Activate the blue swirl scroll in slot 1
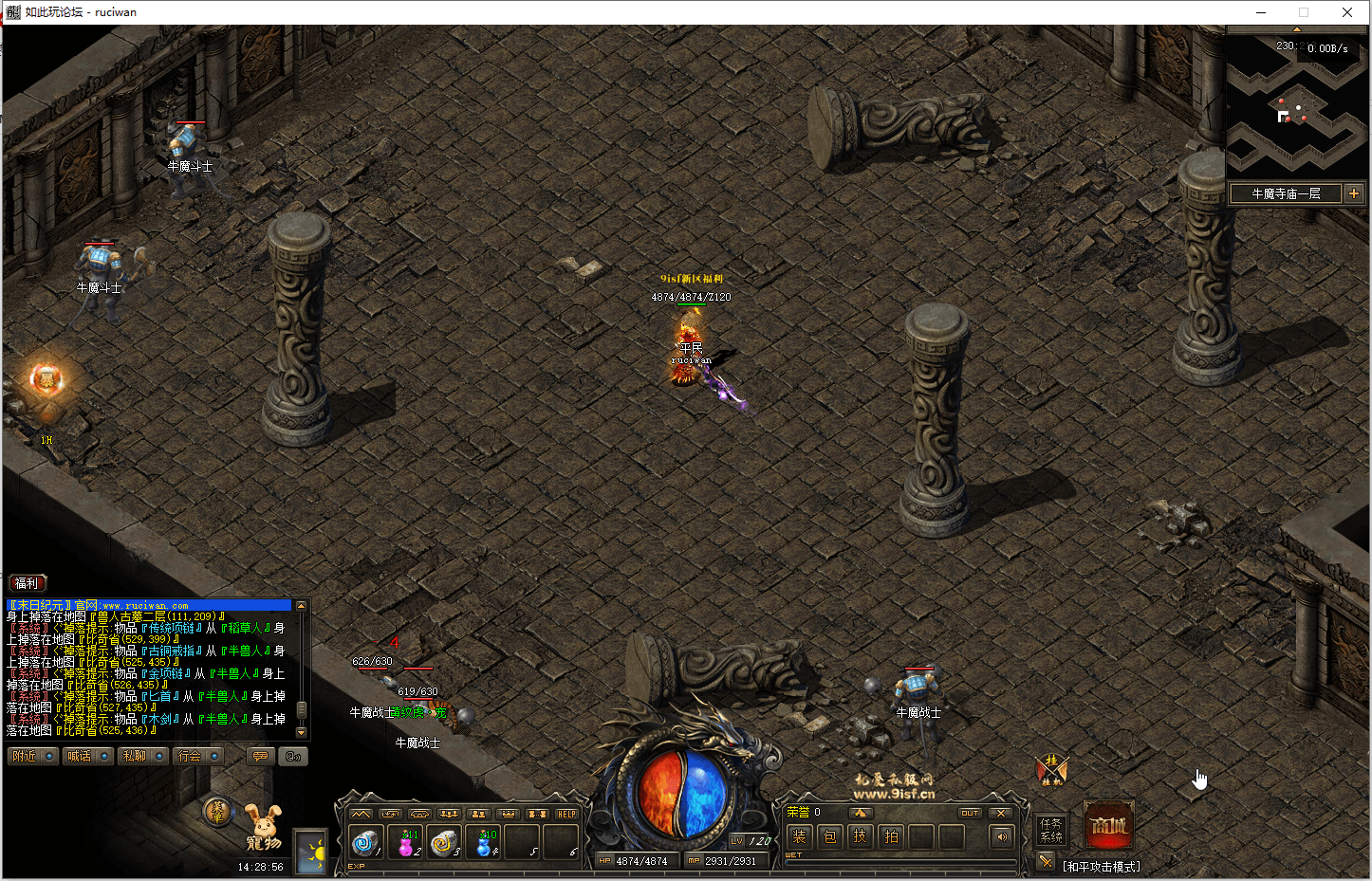This screenshot has height=881, width=1372. pos(366,841)
